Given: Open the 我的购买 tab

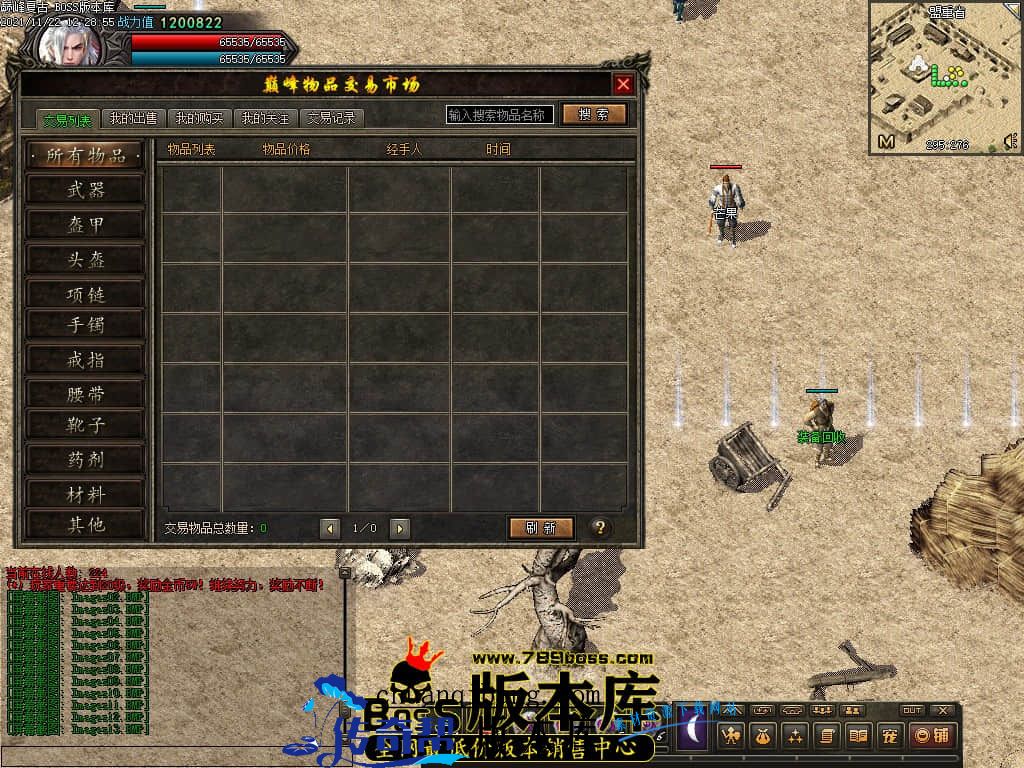Looking at the screenshot, I should (x=199, y=118).
